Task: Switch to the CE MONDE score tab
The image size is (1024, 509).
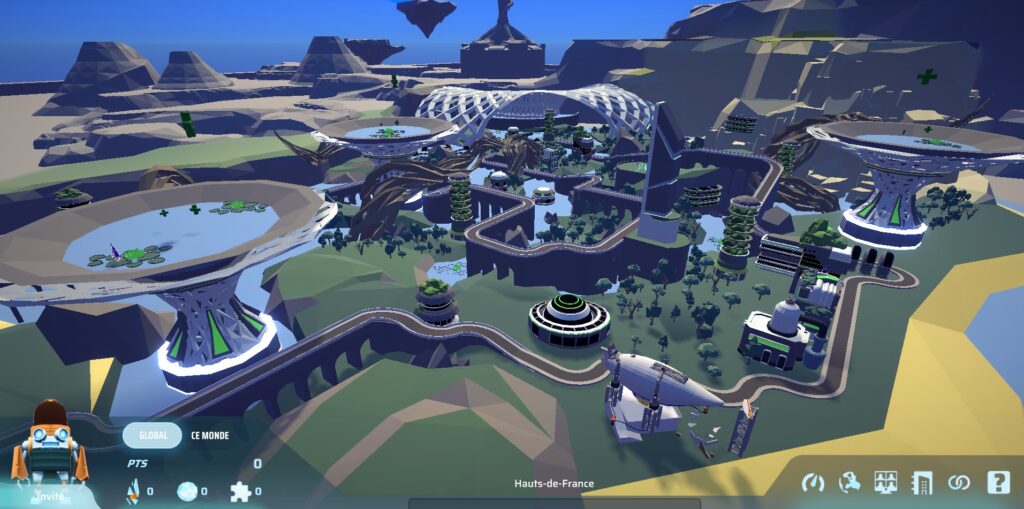Action: [x=210, y=436]
